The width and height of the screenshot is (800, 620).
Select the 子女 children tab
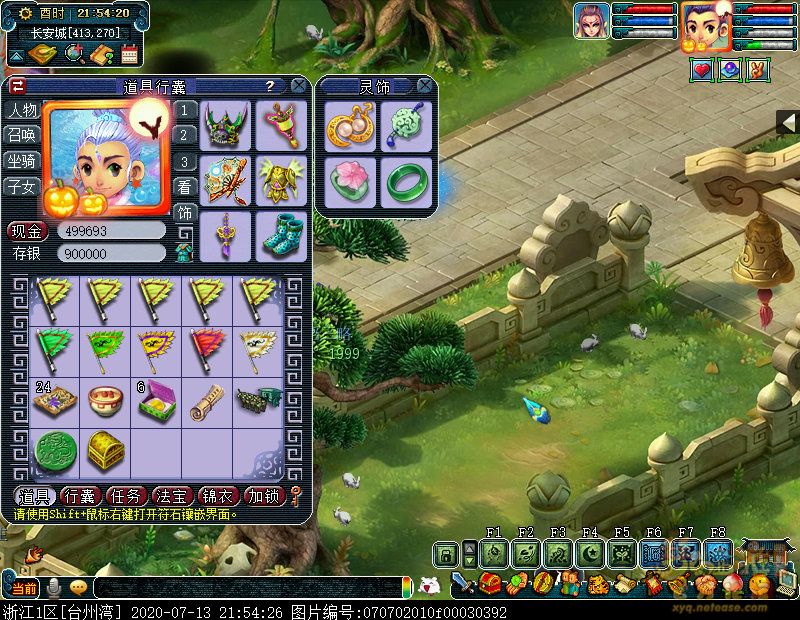(22, 186)
